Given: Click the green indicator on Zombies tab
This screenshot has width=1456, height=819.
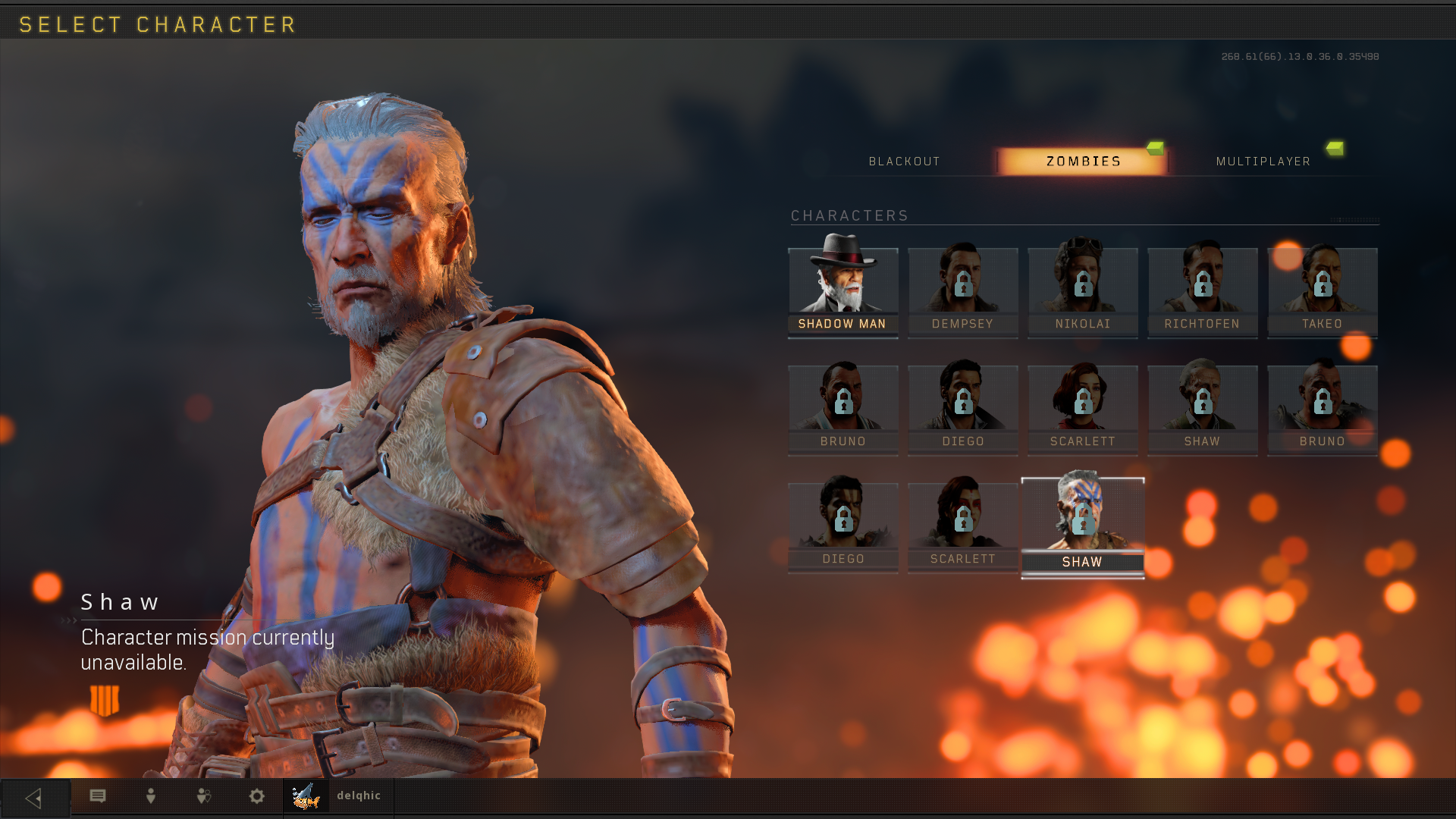Looking at the screenshot, I should click(1153, 149).
